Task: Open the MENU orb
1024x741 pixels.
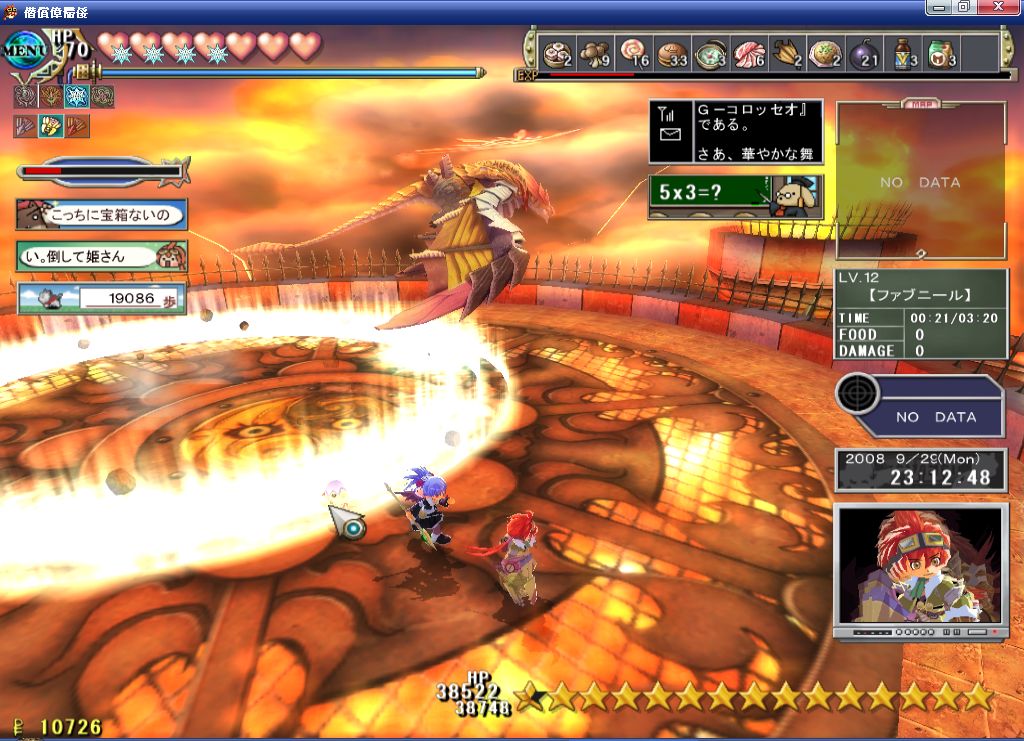Action: [x=22, y=50]
